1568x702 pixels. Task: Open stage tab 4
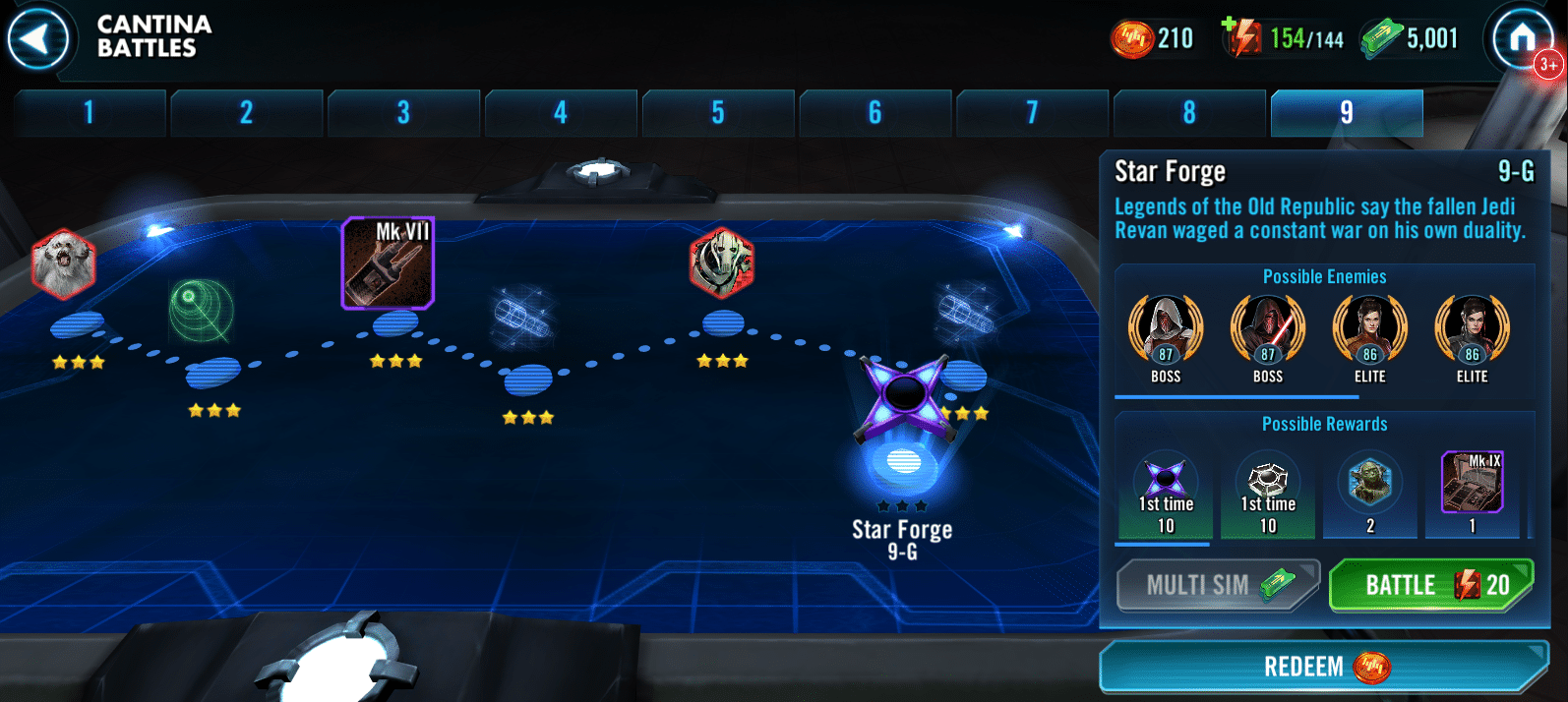561,113
